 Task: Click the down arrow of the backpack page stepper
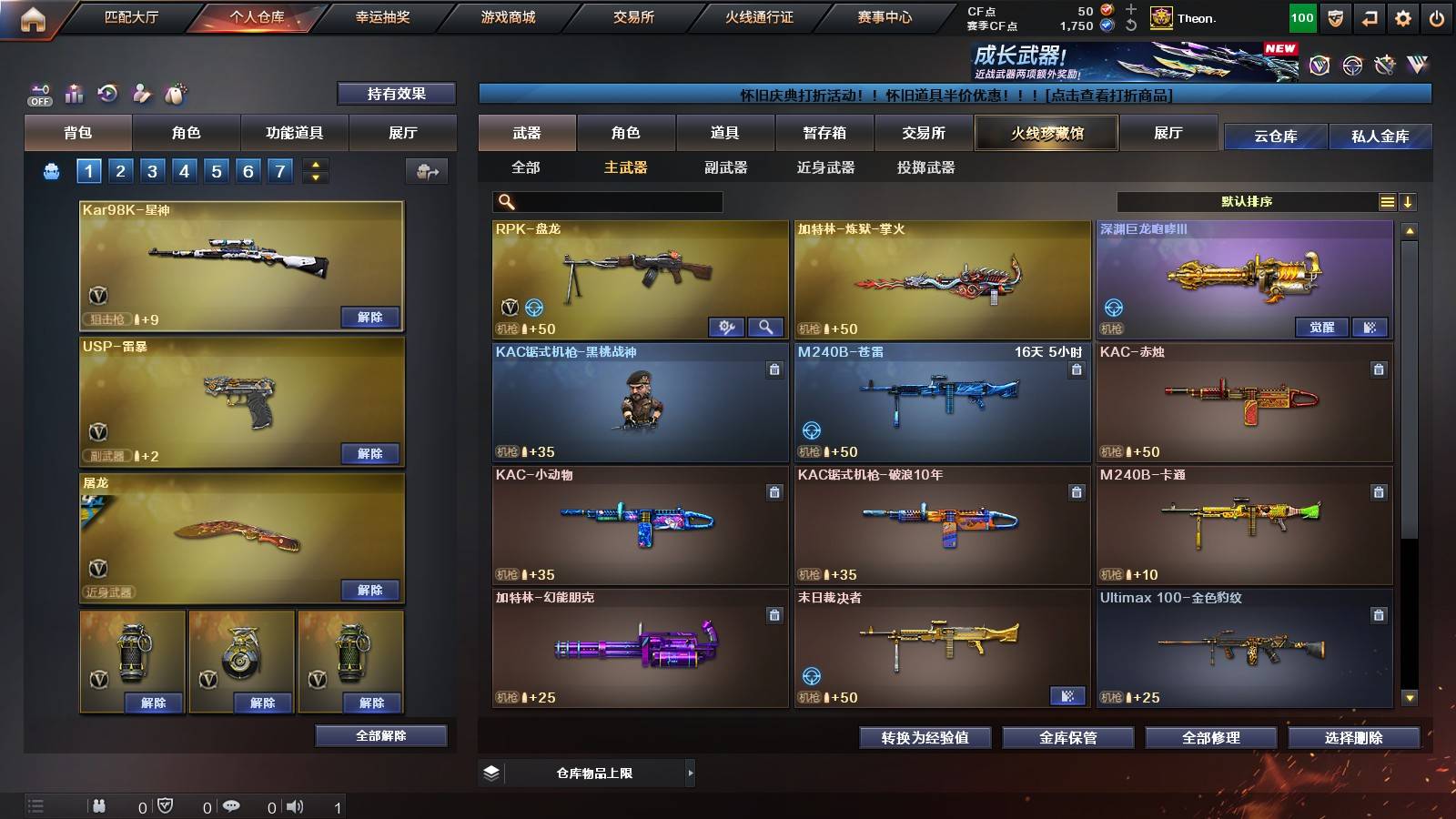(x=314, y=177)
